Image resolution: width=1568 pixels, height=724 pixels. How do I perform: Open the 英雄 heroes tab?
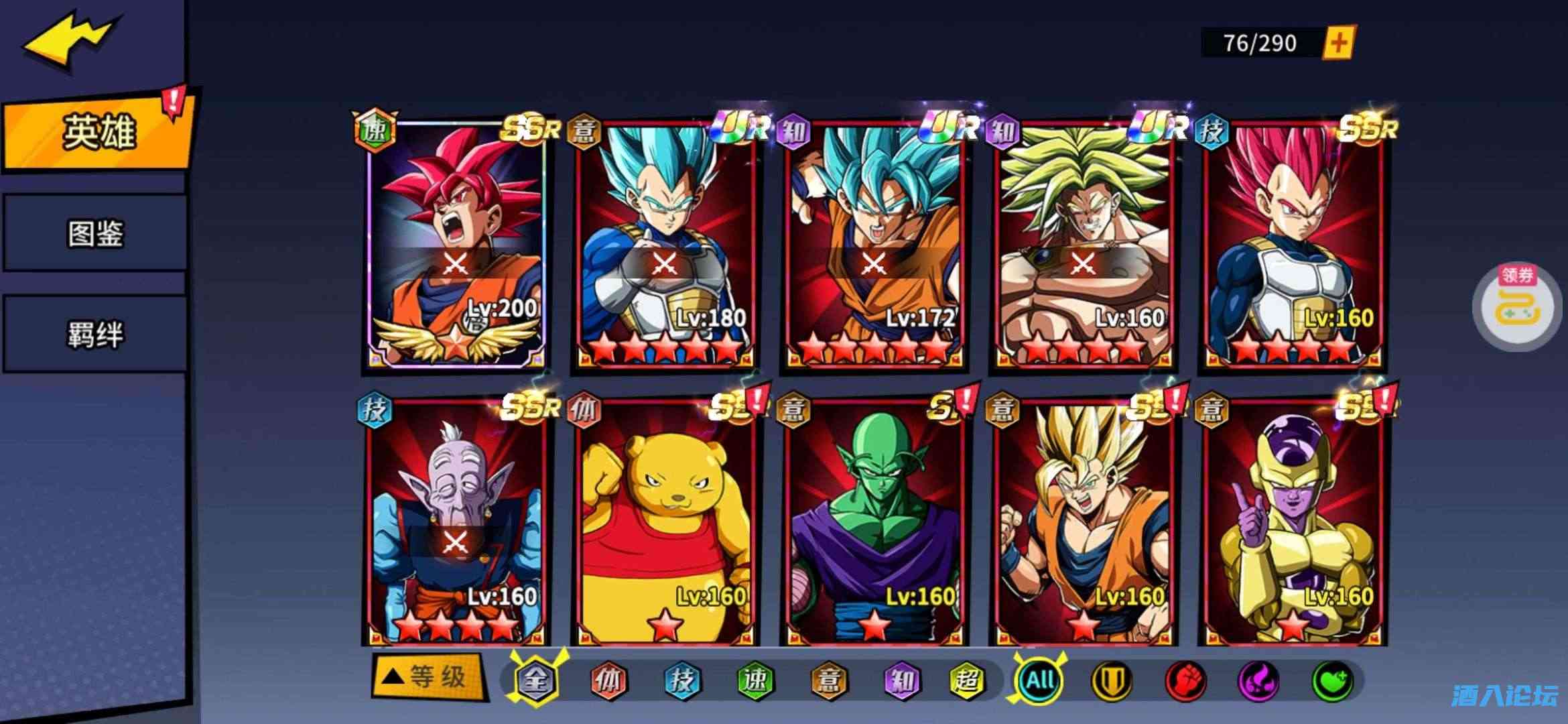point(97,131)
